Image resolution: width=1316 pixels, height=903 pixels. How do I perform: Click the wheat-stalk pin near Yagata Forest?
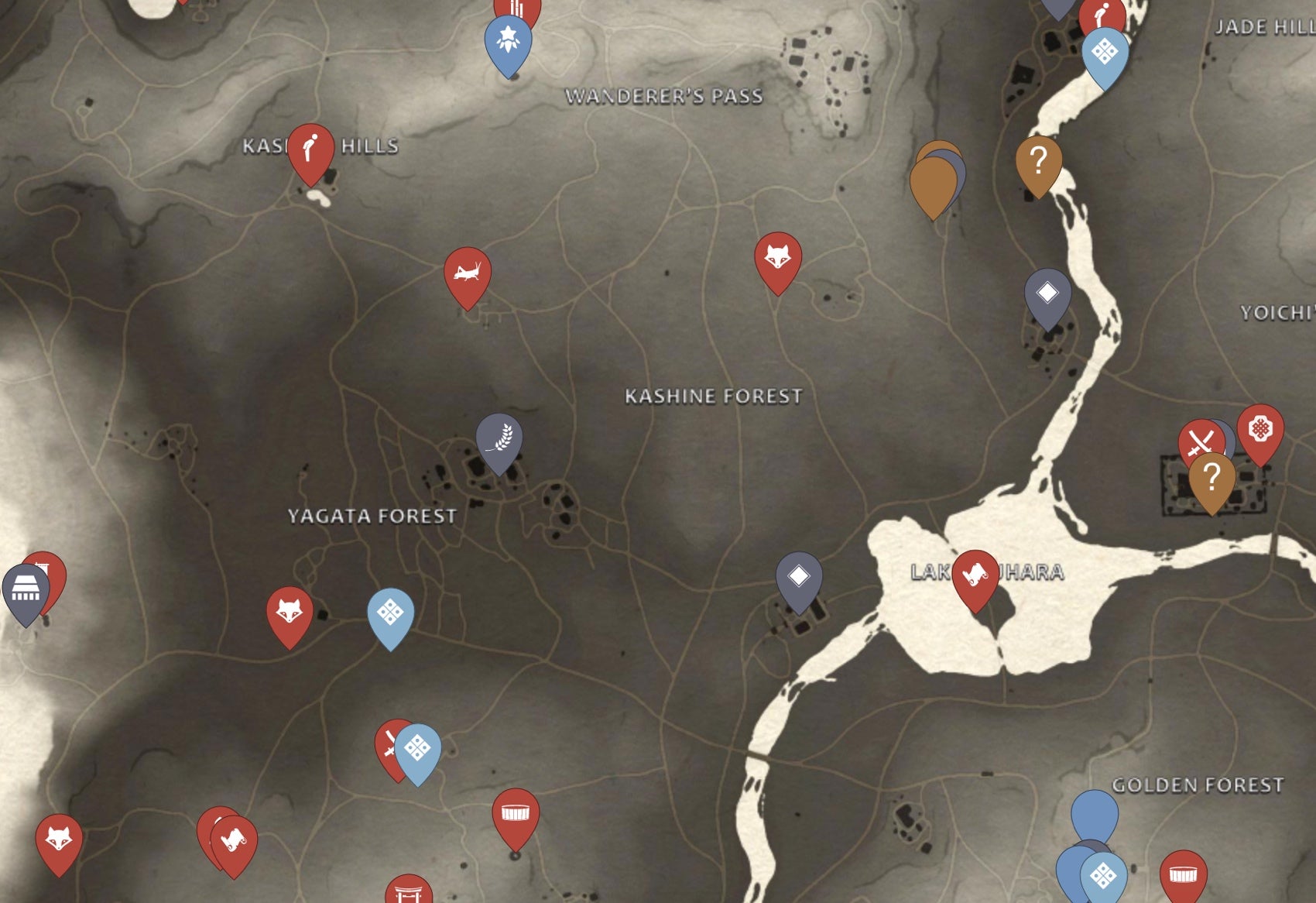pyautogui.click(x=499, y=439)
